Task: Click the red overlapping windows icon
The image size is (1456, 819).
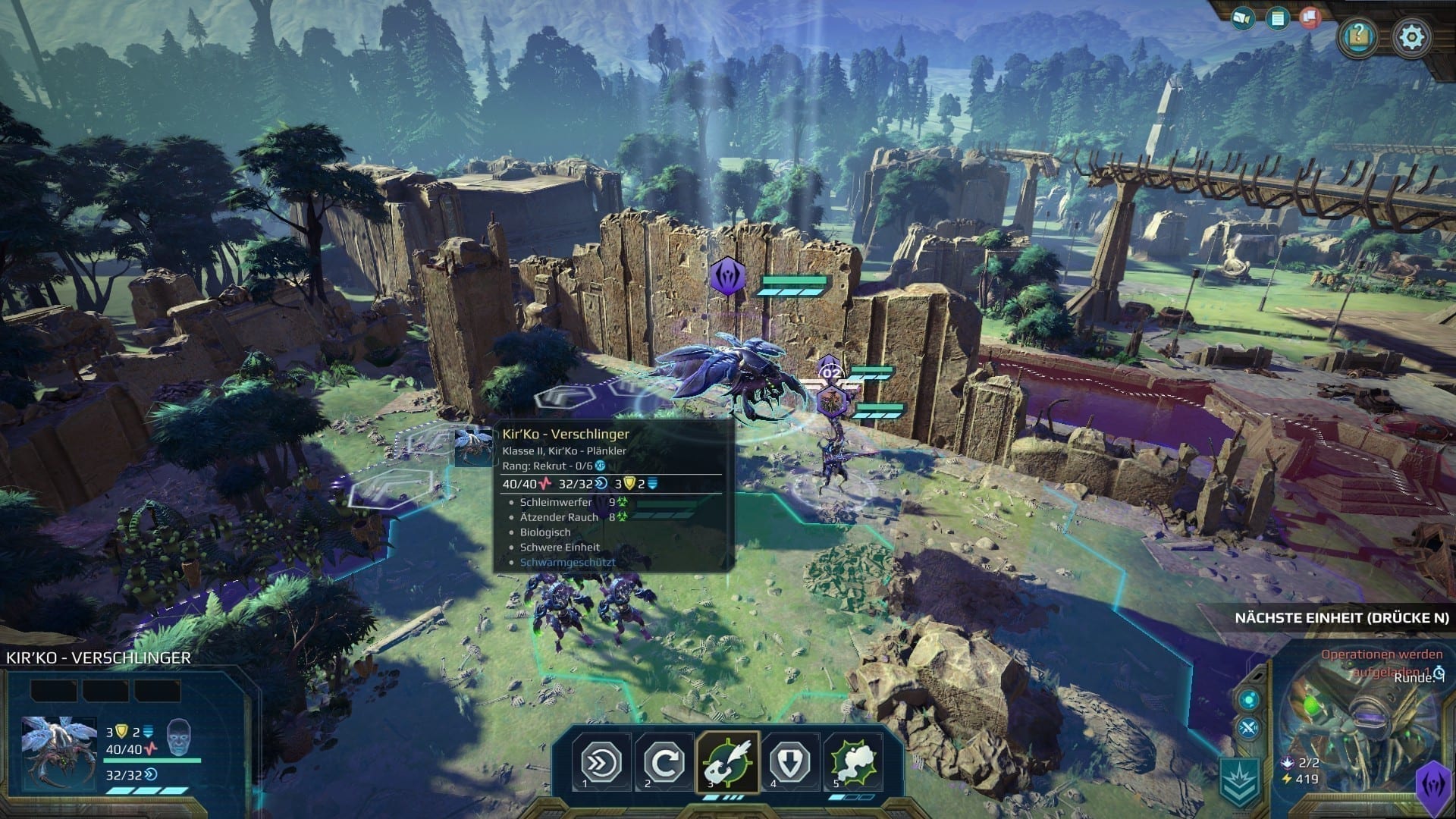Action: (x=1310, y=18)
